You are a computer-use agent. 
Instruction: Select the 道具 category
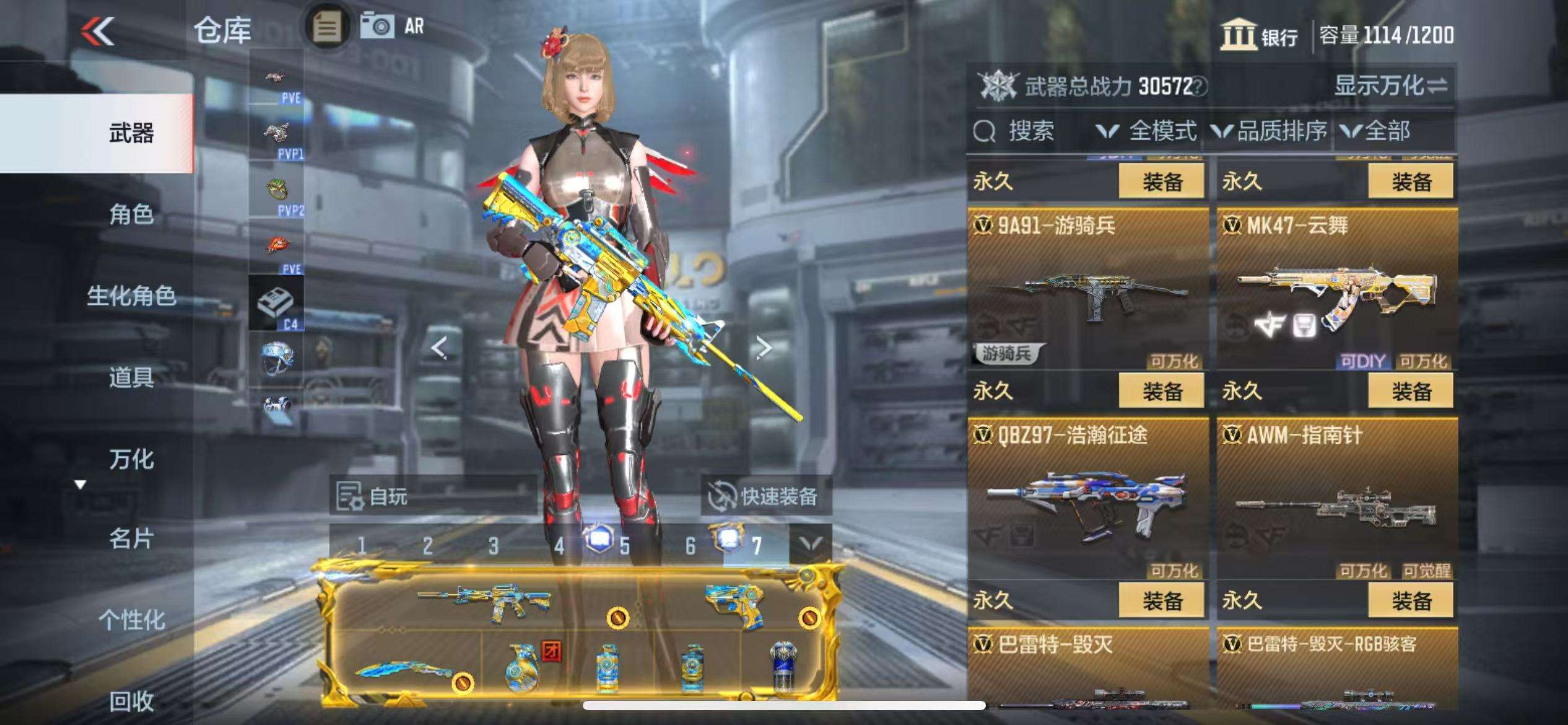click(x=131, y=377)
